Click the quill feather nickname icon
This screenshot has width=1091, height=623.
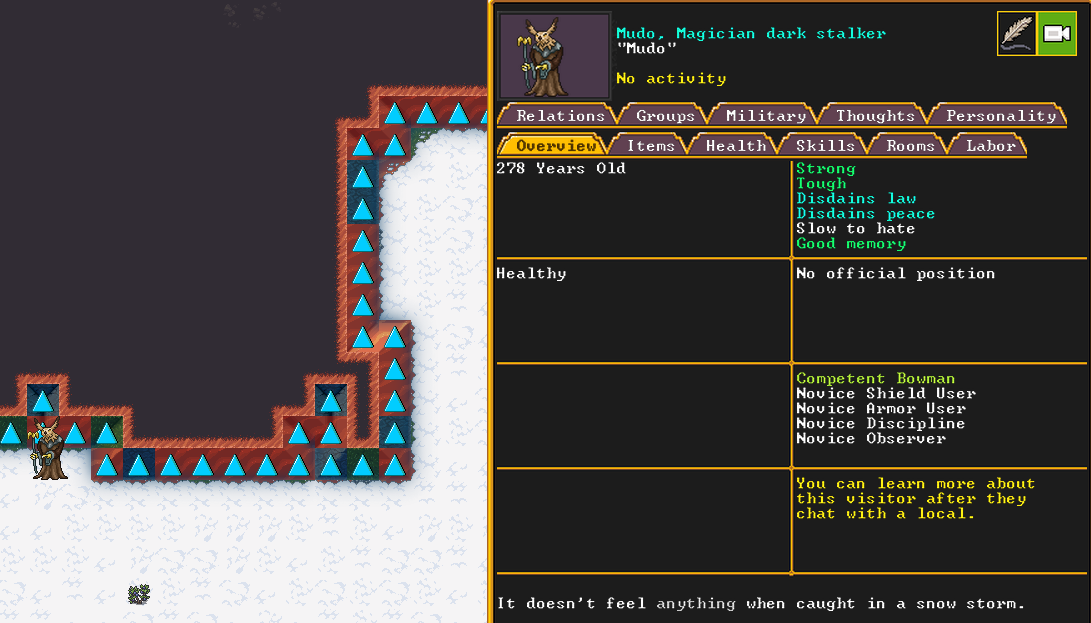[1017, 34]
